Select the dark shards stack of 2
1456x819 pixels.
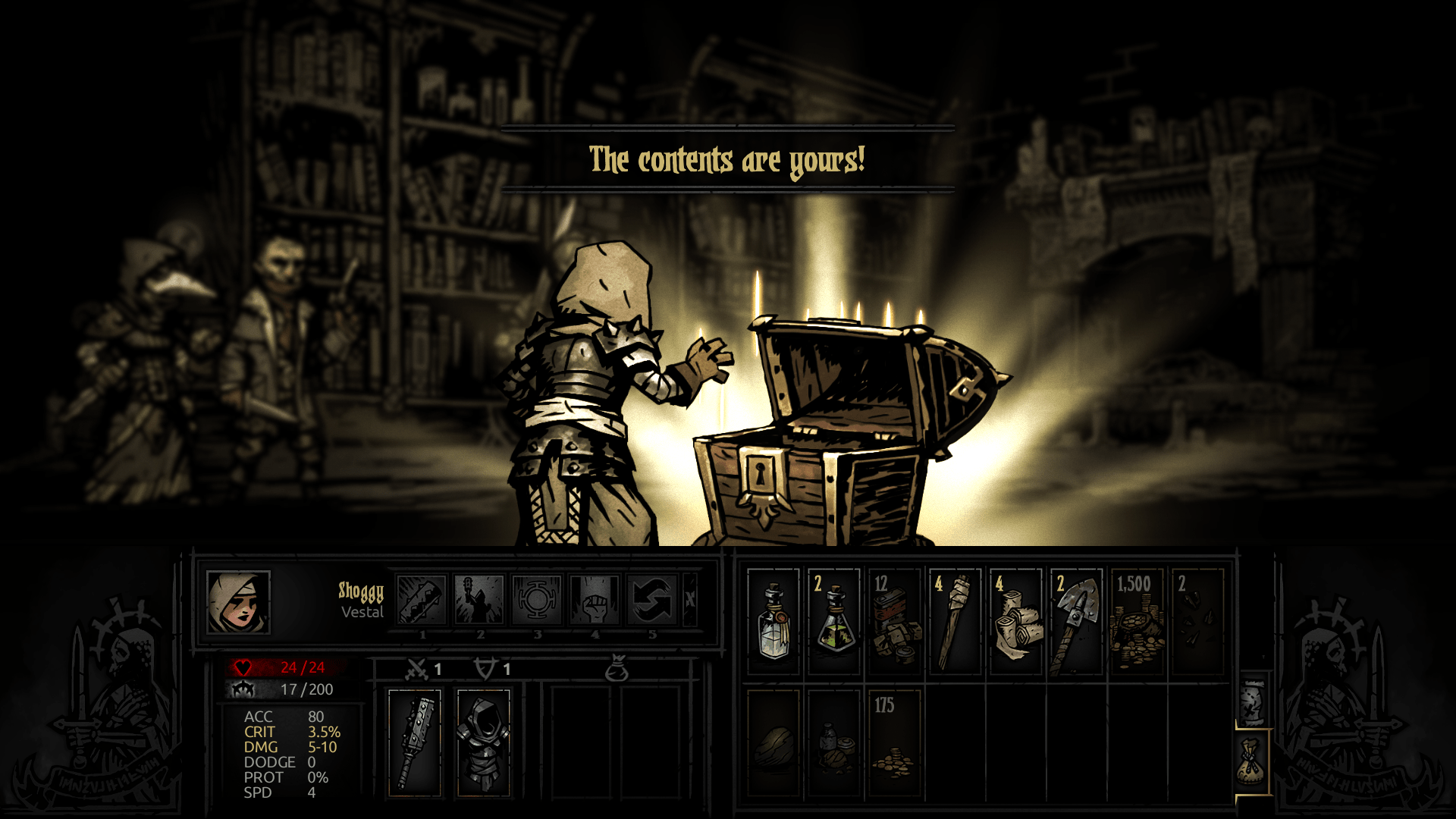point(1197,622)
